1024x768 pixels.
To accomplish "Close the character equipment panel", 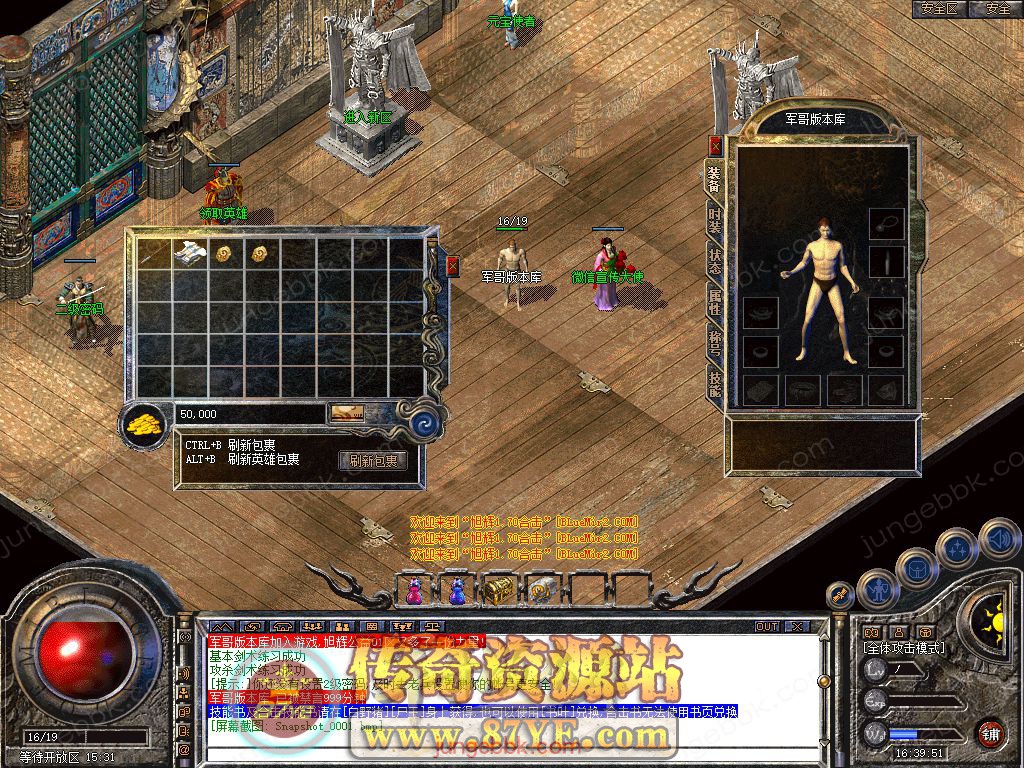I will tap(715, 145).
